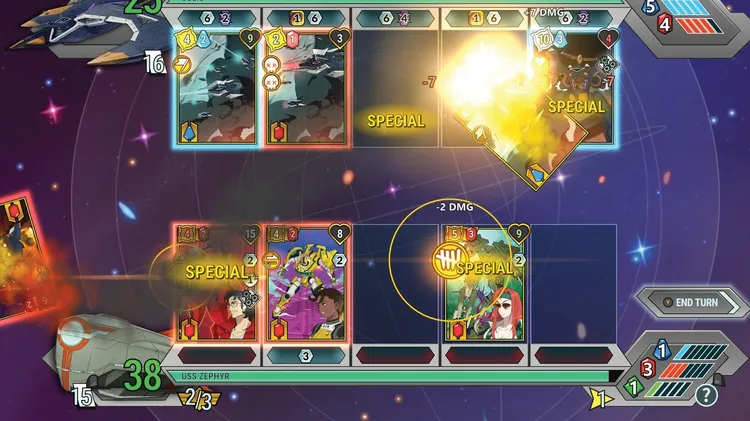Select the red card with black-haired character
This screenshot has width=750, height=421.
[x=217, y=284]
